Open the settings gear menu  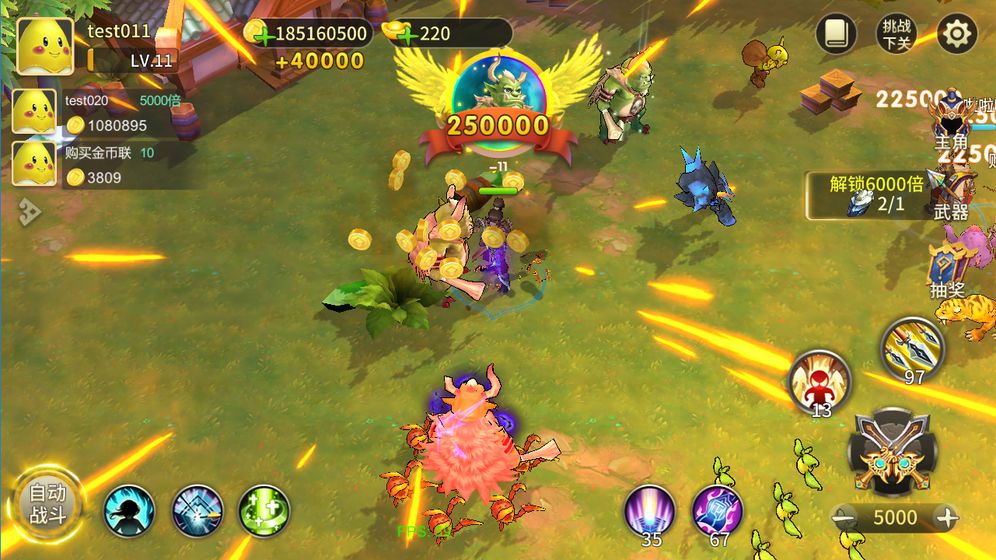[x=956, y=34]
